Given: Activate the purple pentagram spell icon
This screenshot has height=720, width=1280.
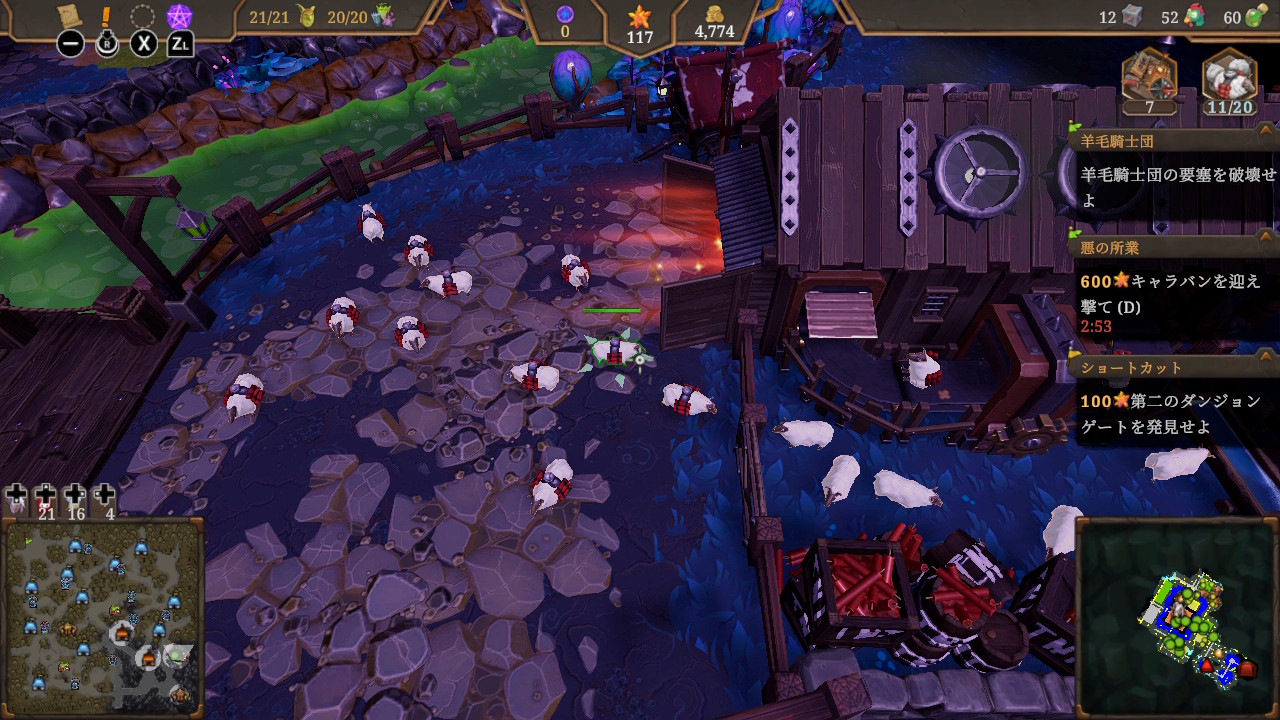Looking at the screenshot, I should point(179,17).
